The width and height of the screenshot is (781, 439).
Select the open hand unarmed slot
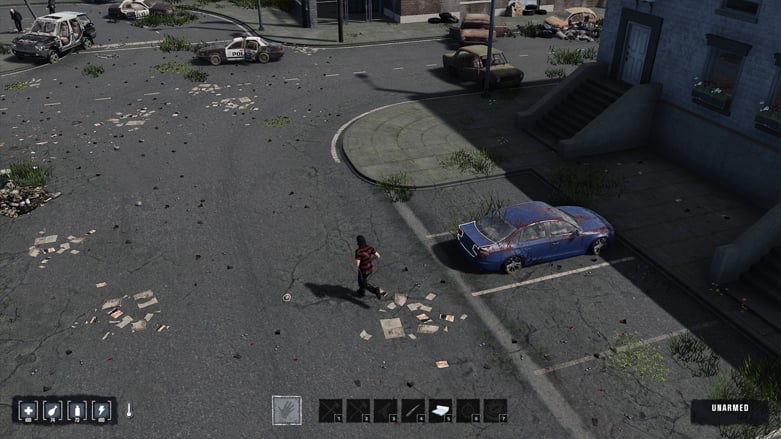click(287, 410)
